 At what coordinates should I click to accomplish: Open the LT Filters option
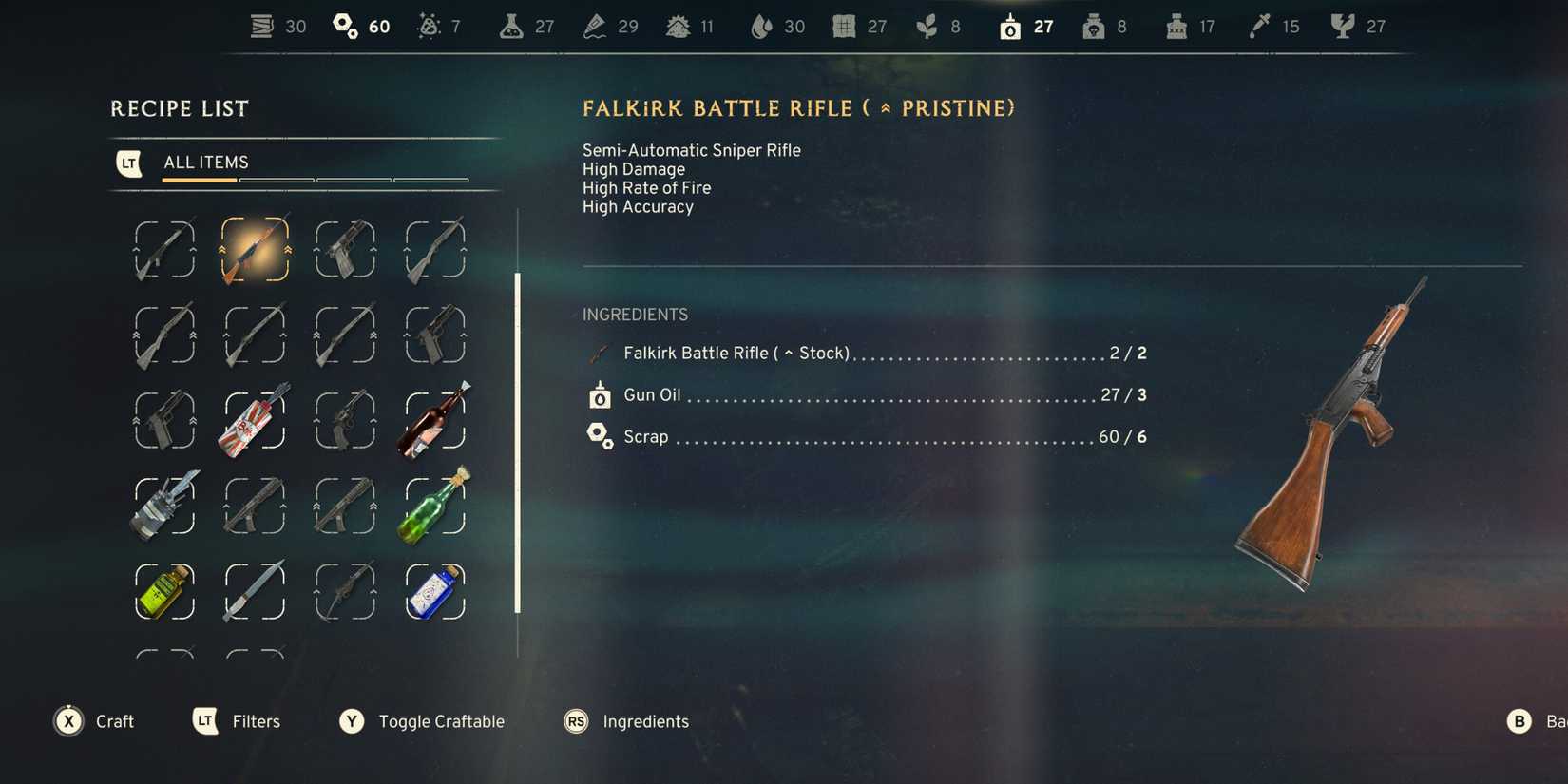click(x=236, y=721)
